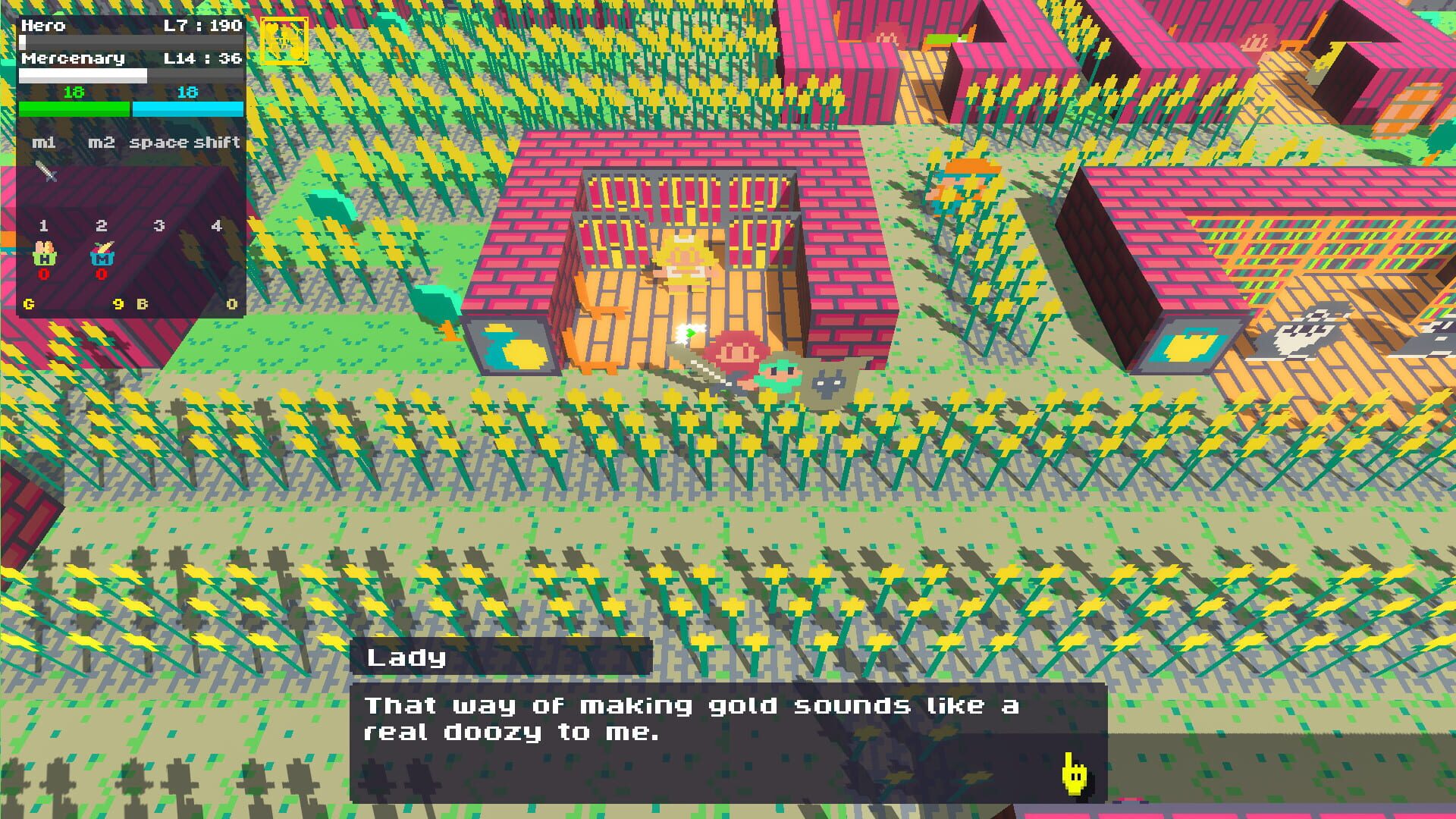Click the gold coin G currency icon
This screenshot has height=819, width=1456.
[29, 303]
